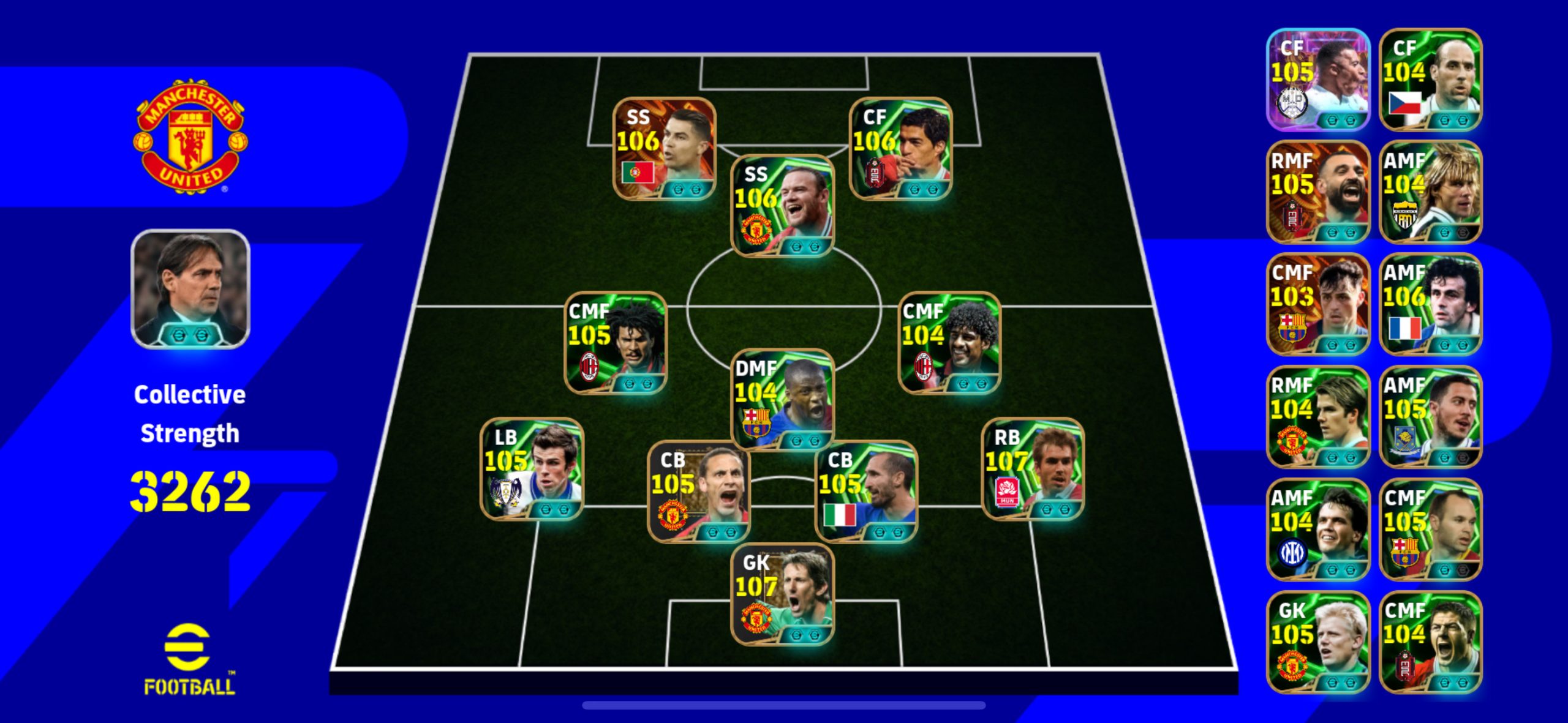Image resolution: width=1568 pixels, height=723 pixels.
Task: Choose the CF card rated 106 on pitch
Action: pos(900,149)
